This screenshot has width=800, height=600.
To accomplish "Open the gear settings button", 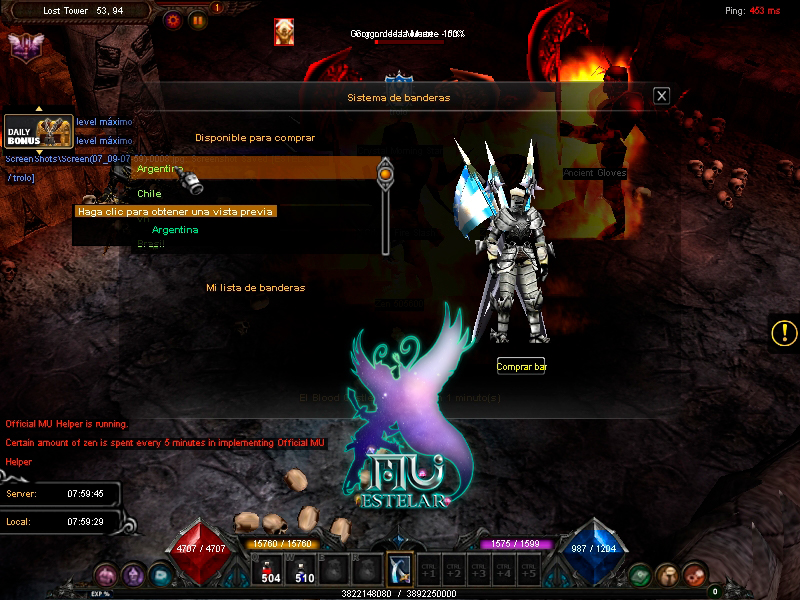I will tap(174, 19).
